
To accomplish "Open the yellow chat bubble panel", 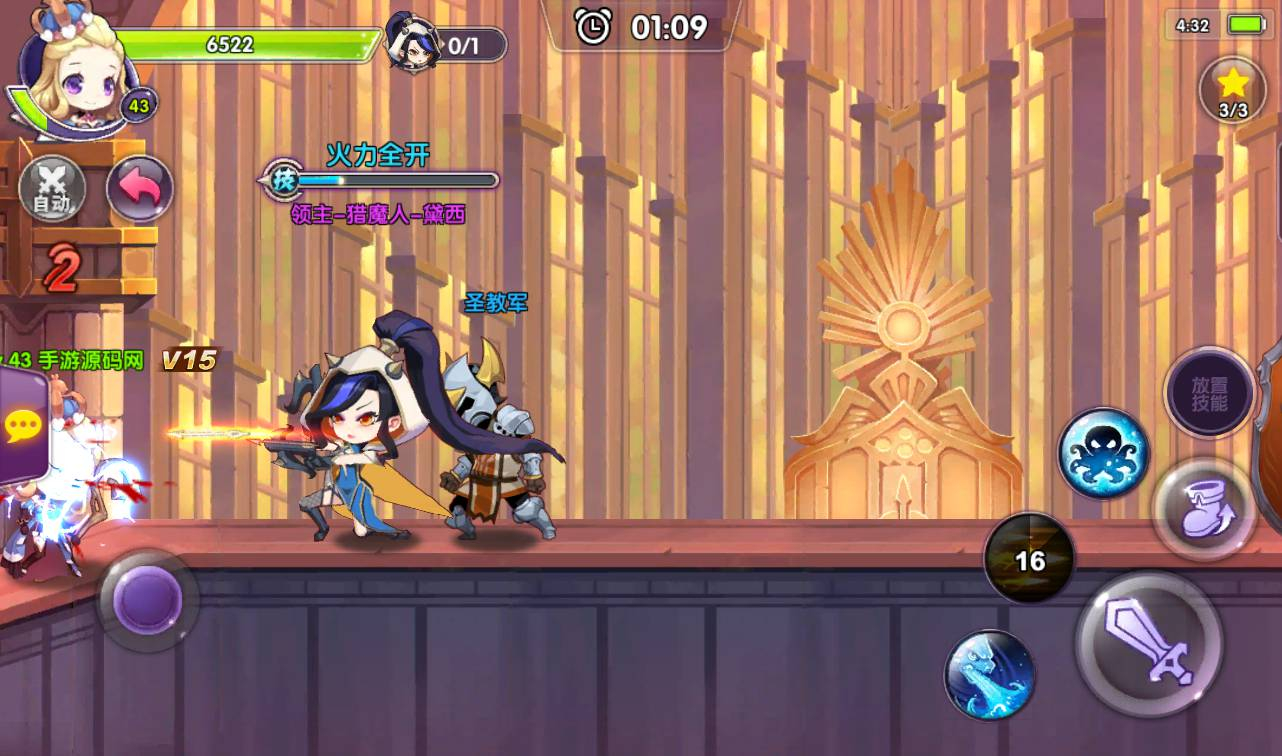I will (x=21, y=427).
